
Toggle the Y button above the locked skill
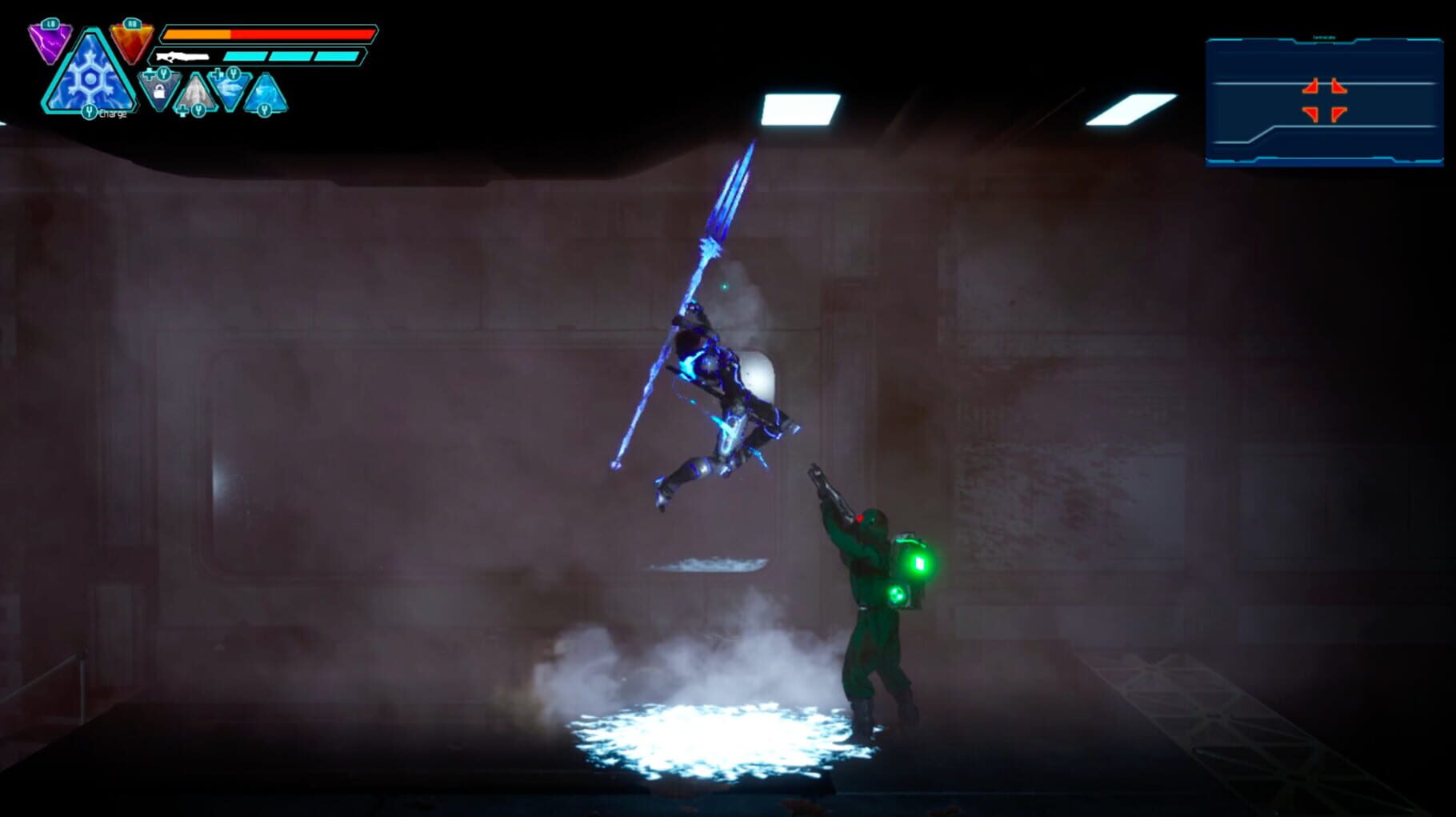point(163,74)
